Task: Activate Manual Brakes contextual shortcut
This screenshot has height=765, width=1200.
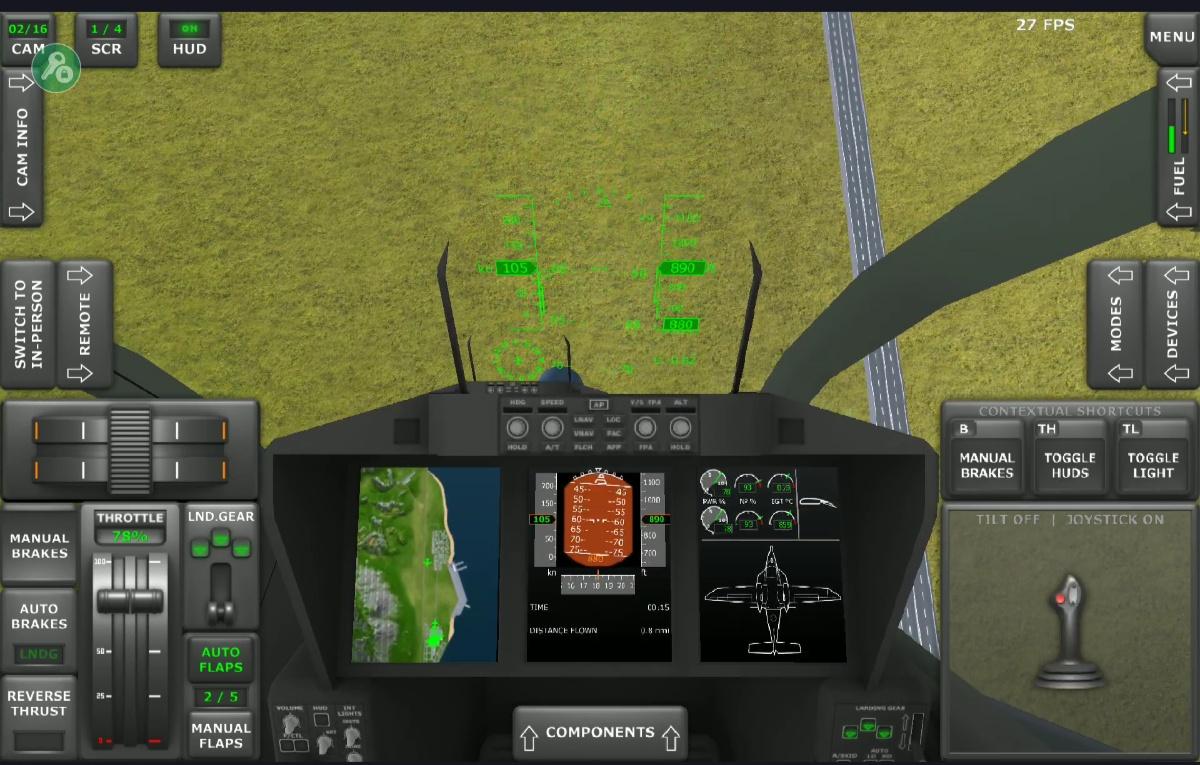Action: click(987, 465)
